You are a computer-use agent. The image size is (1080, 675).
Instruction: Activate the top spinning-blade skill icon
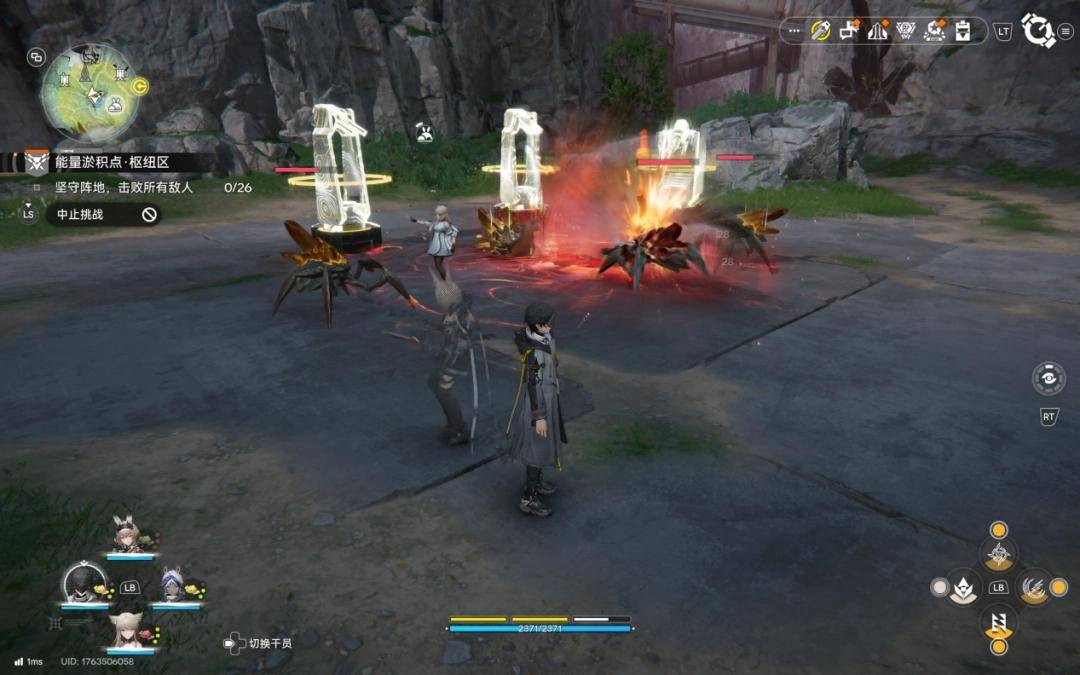coord(998,554)
